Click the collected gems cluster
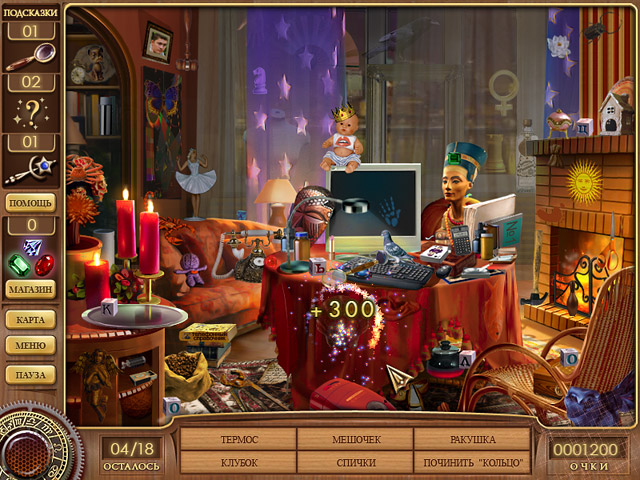Viewport: 640px width, 480px height. [32, 259]
